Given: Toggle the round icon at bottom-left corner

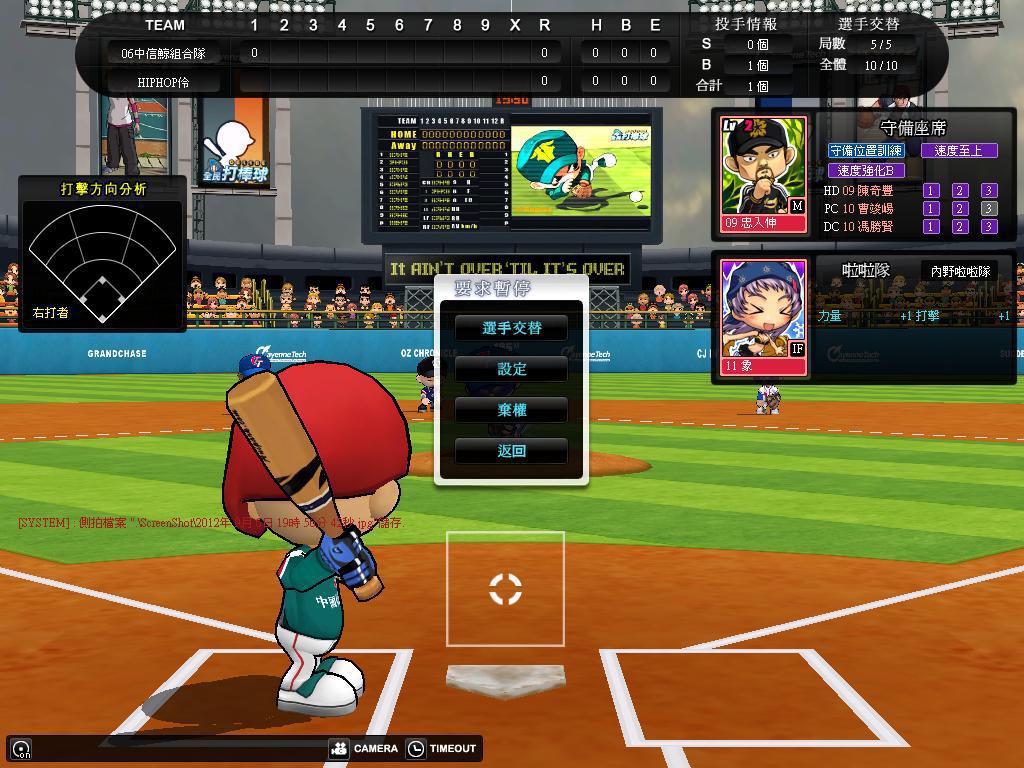Looking at the screenshot, I should point(21,748).
